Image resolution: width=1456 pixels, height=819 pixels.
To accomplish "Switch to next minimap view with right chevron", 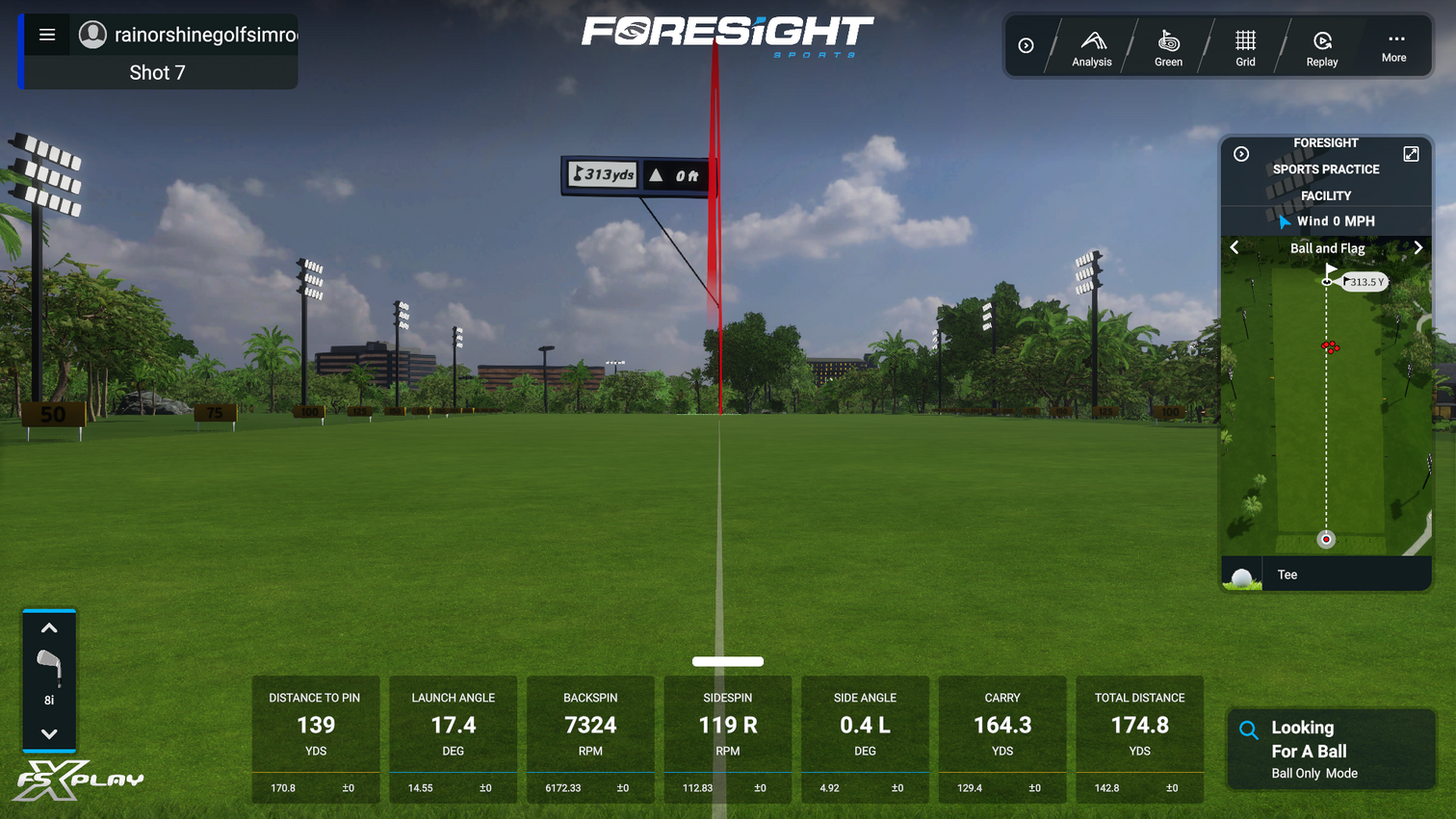I will point(1417,247).
